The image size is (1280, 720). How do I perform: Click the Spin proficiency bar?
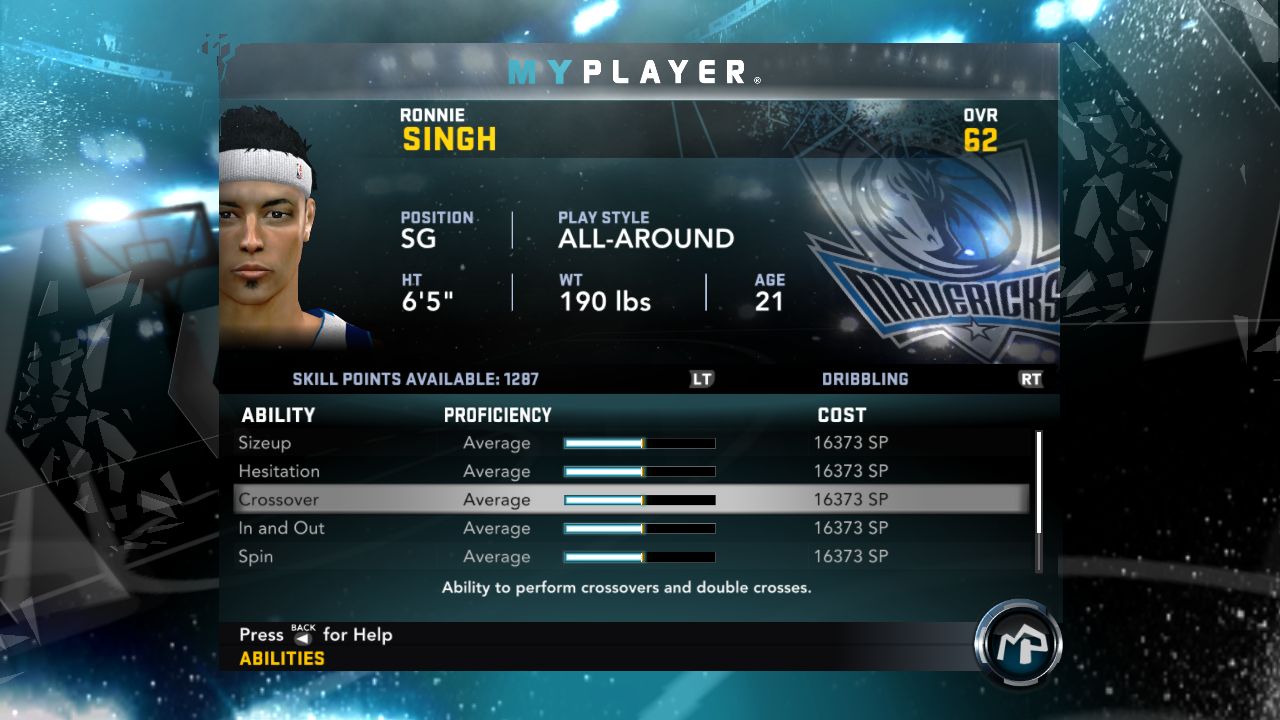click(x=638, y=556)
